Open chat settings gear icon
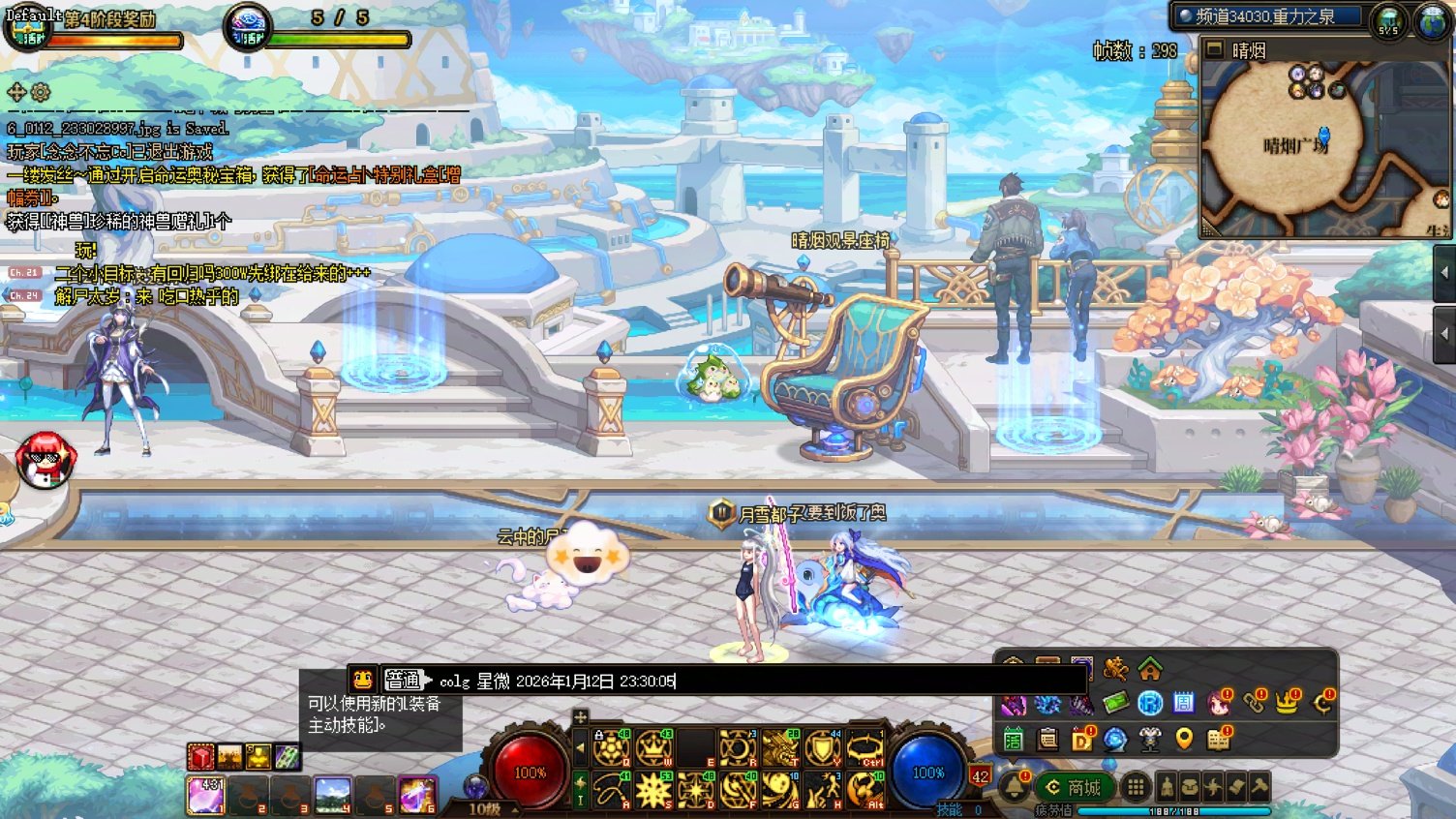 tap(41, 92)
